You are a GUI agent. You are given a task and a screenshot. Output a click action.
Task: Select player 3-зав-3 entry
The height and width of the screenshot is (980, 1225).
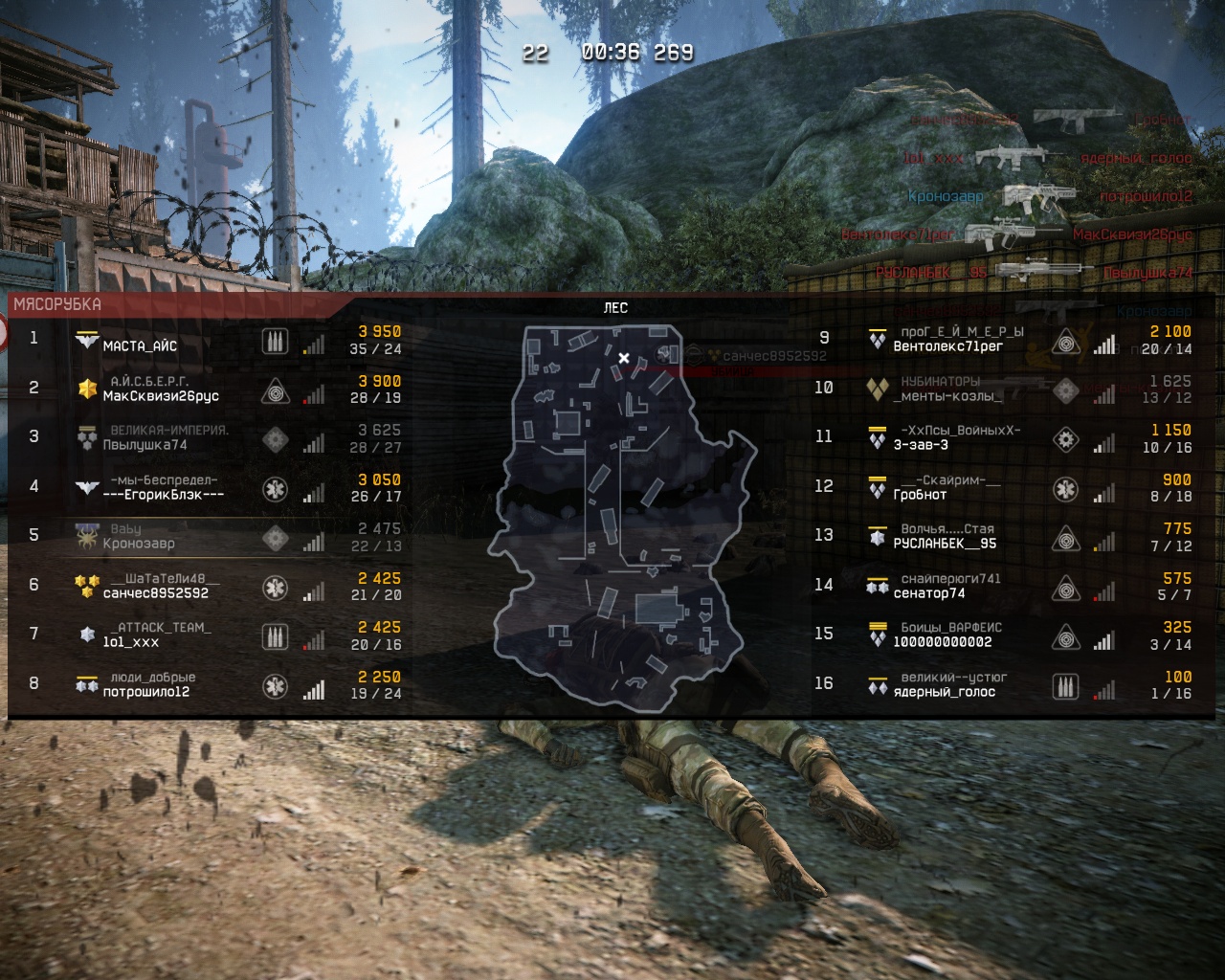pyautogui.click(x=921, y=445)
